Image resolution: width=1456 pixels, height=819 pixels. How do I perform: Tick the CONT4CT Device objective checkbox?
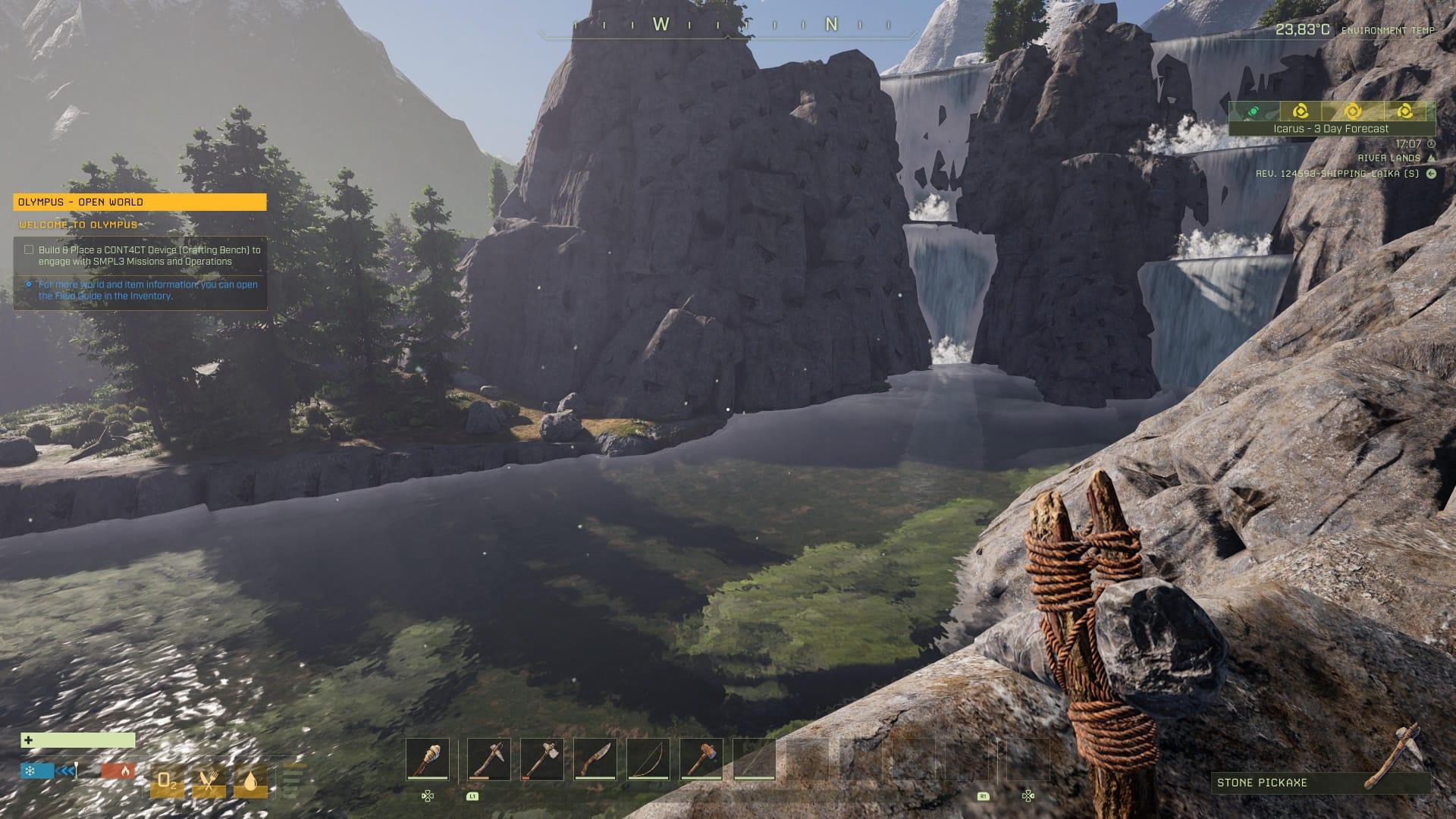click(x=29, y=249)
